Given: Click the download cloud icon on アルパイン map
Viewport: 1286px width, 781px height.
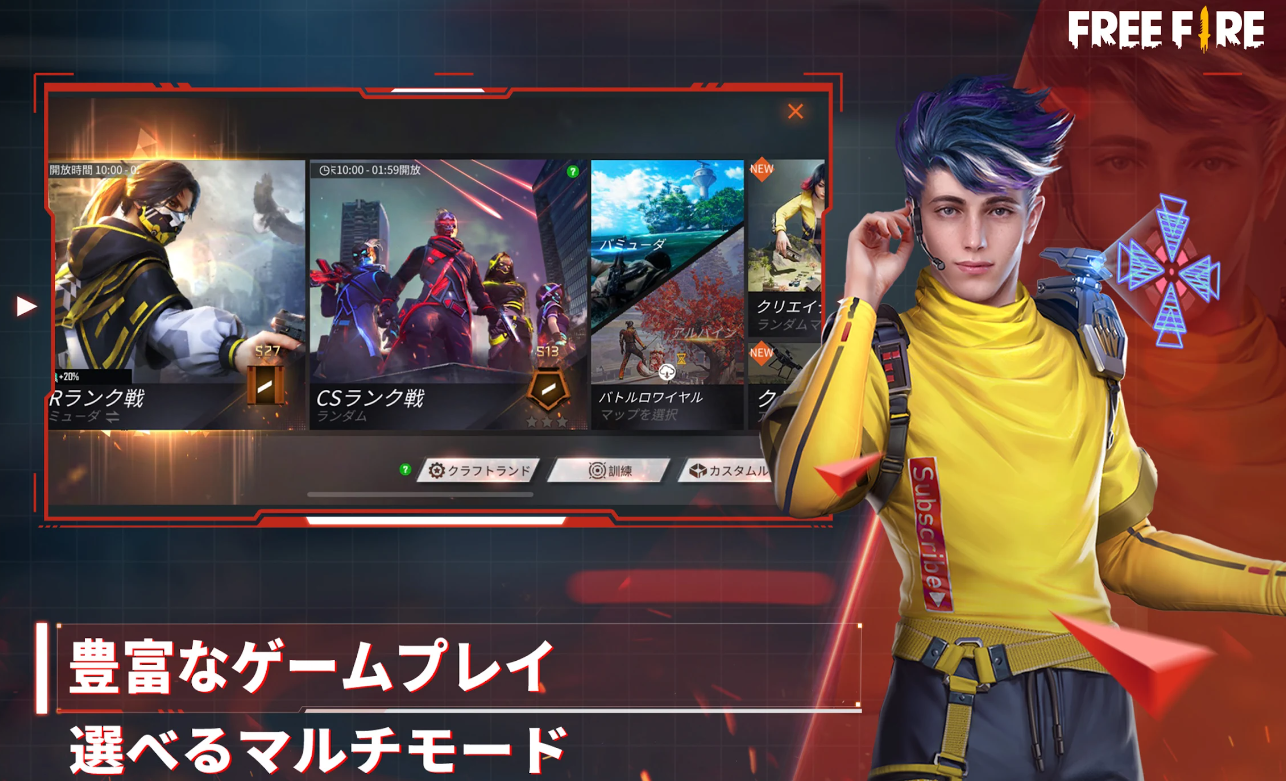Looking at the screenshot, I should coord(667,371).
